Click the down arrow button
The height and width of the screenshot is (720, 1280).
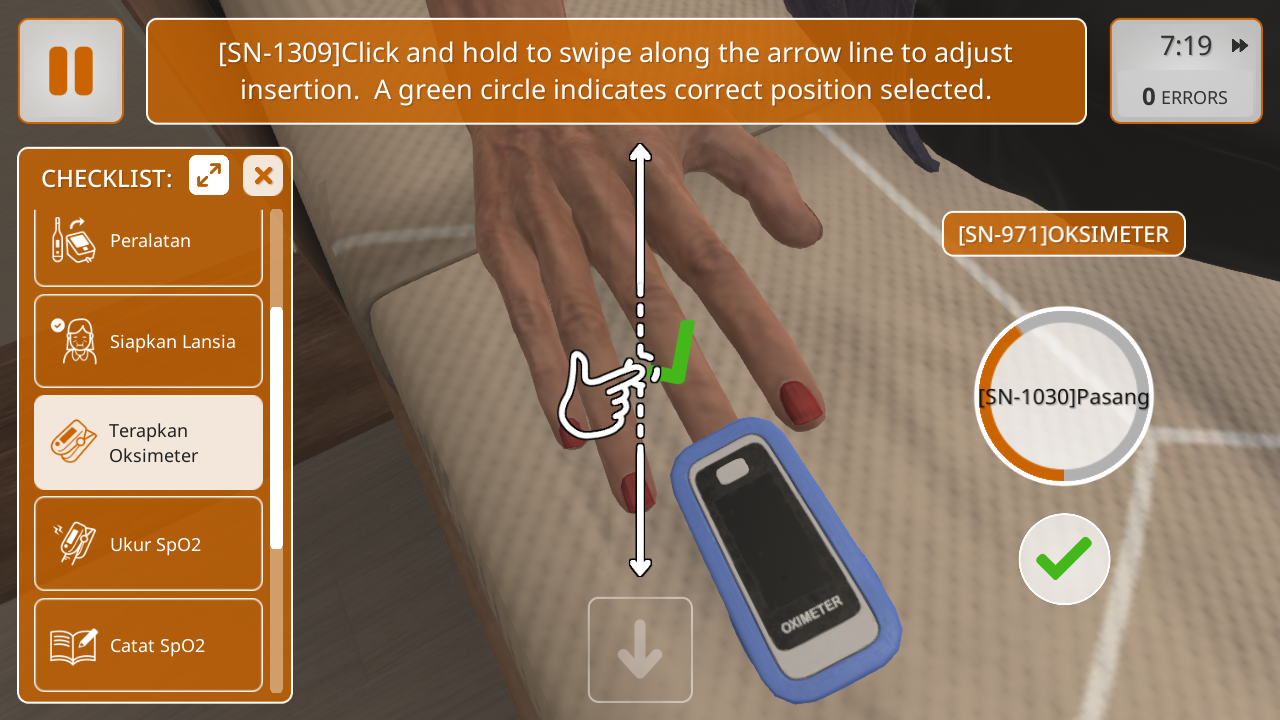(640, 650)
